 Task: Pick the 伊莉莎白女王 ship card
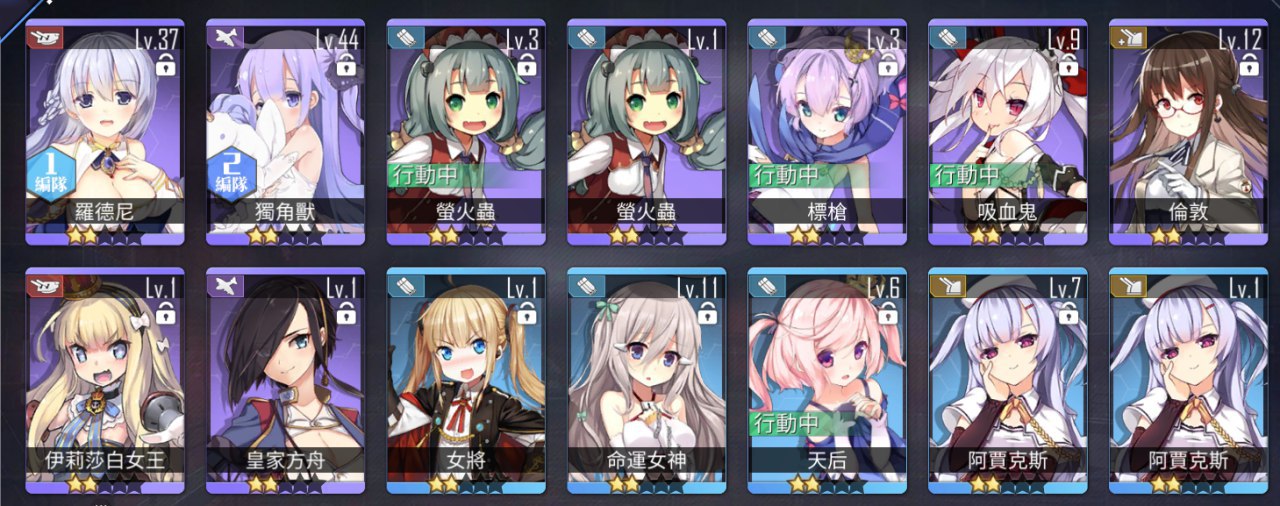point(105,380)
